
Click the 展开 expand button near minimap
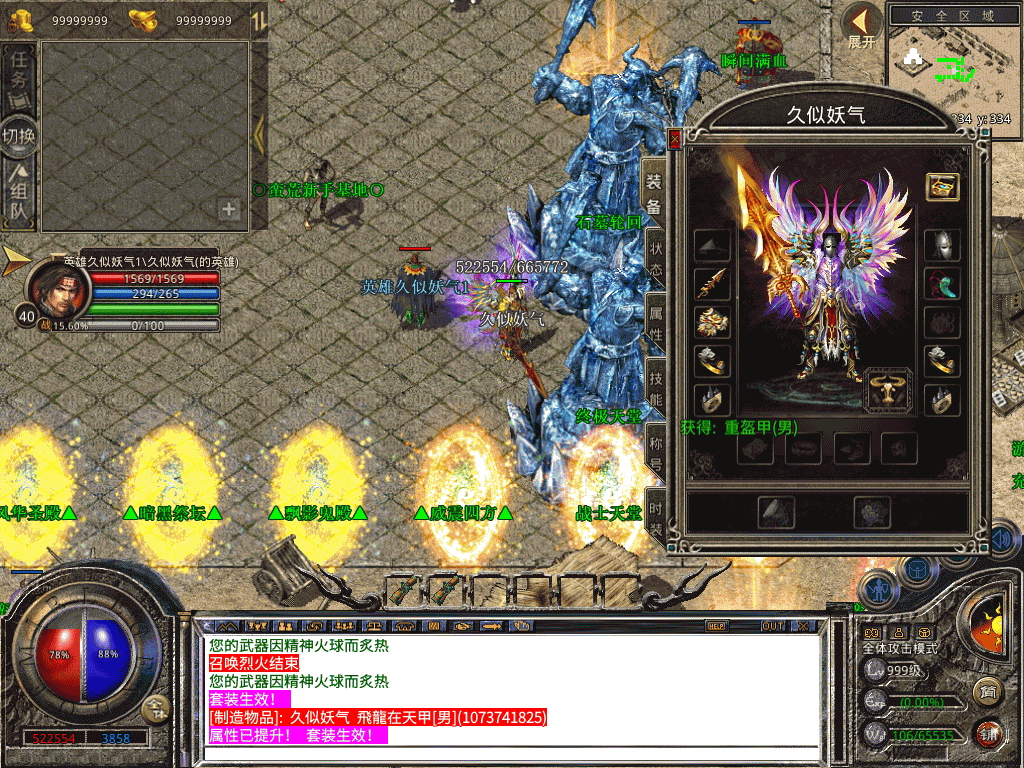tap(861, 27)
